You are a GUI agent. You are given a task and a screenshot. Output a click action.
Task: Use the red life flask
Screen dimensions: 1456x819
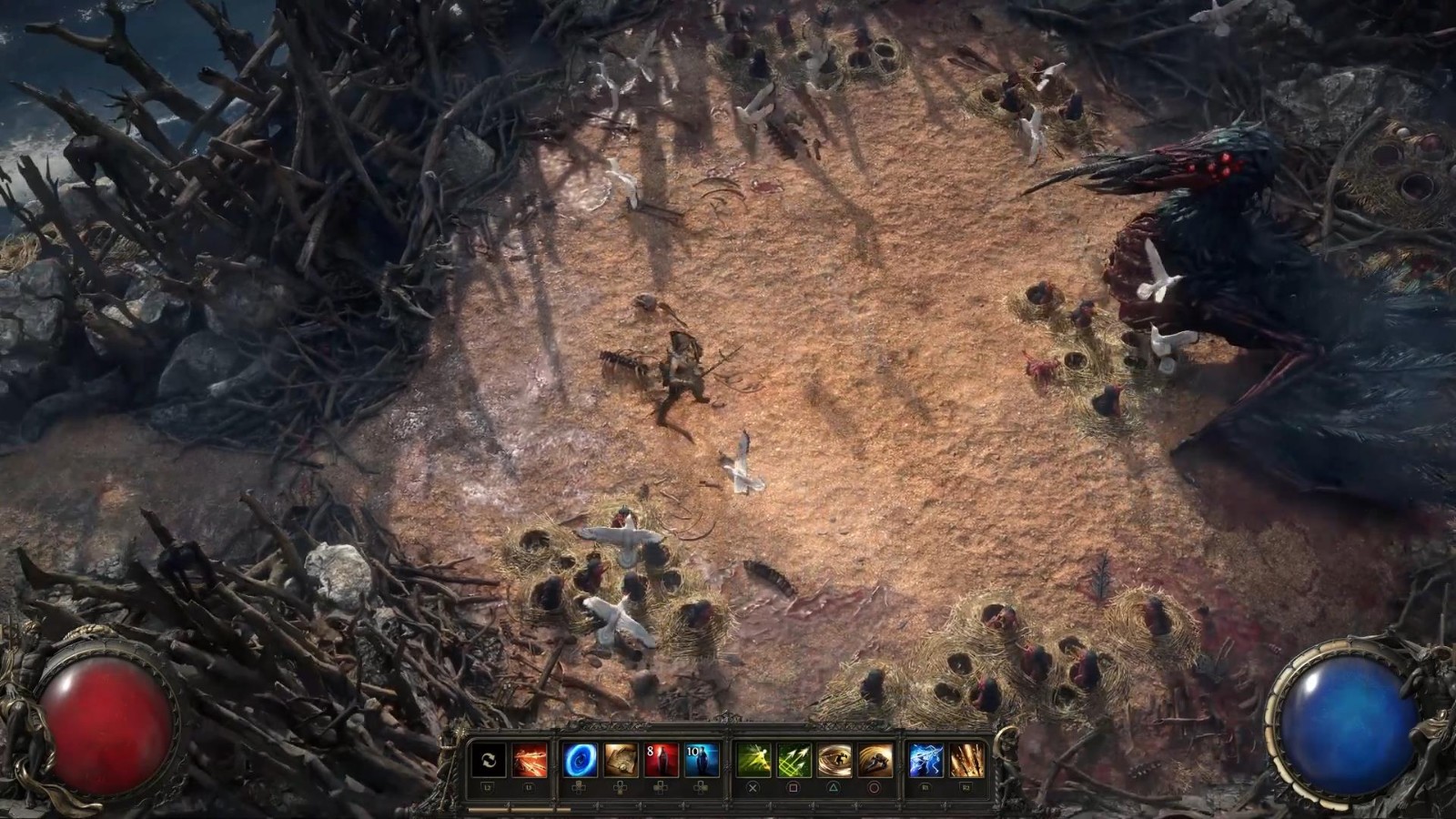click(662, 760)
